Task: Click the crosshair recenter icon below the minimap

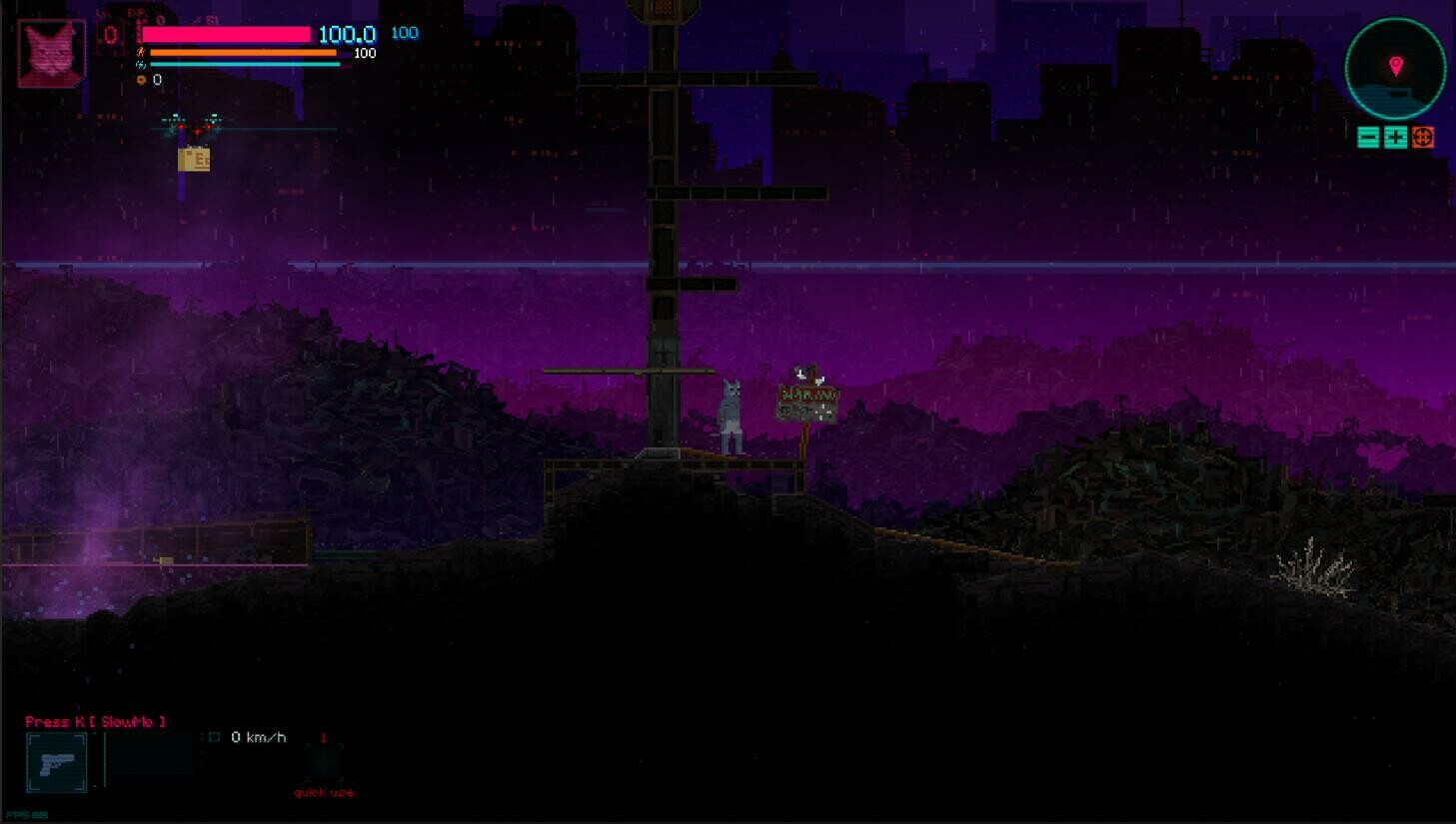Action: 1423,137
